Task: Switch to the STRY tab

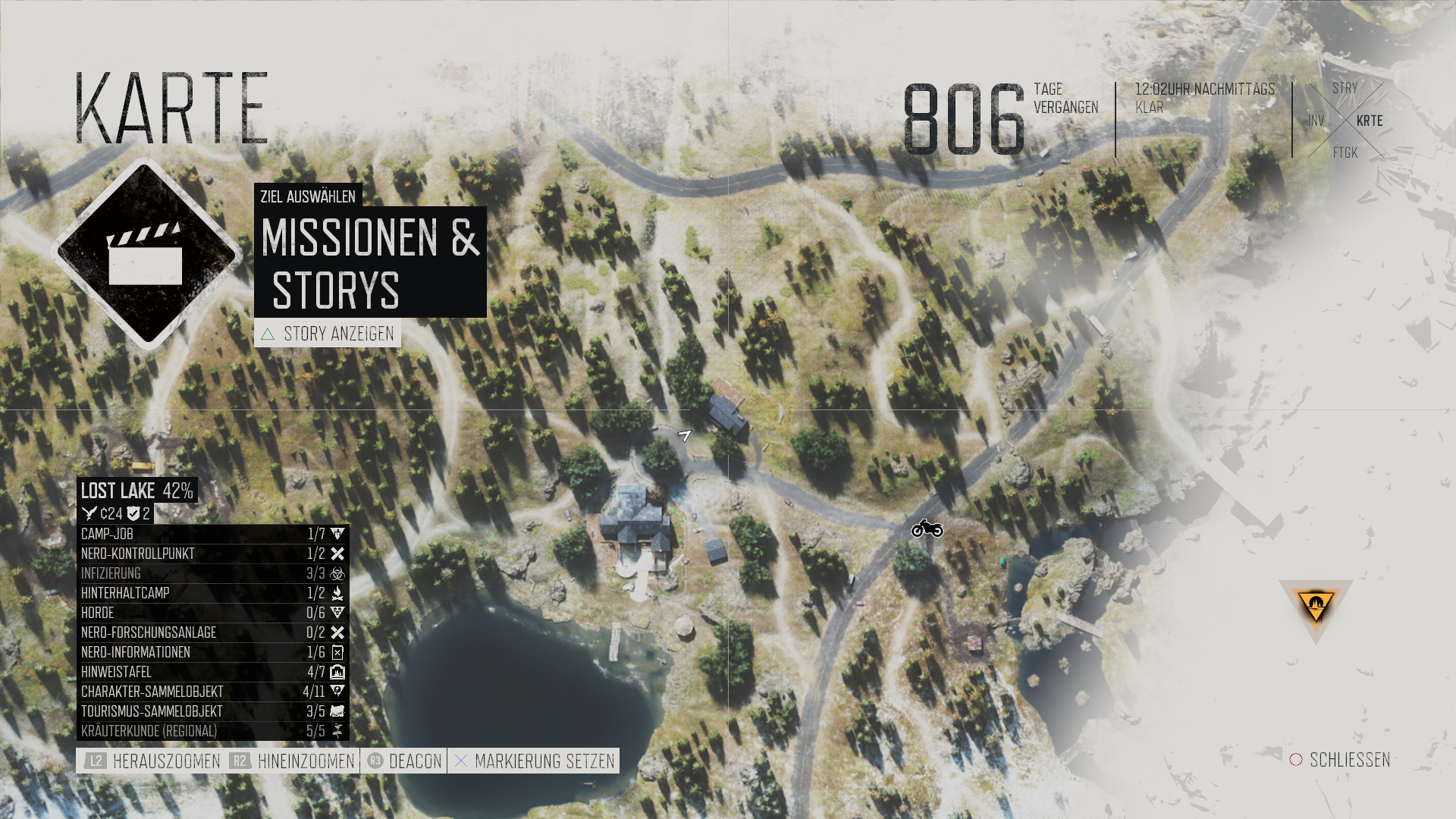Action: (1344, 89)
